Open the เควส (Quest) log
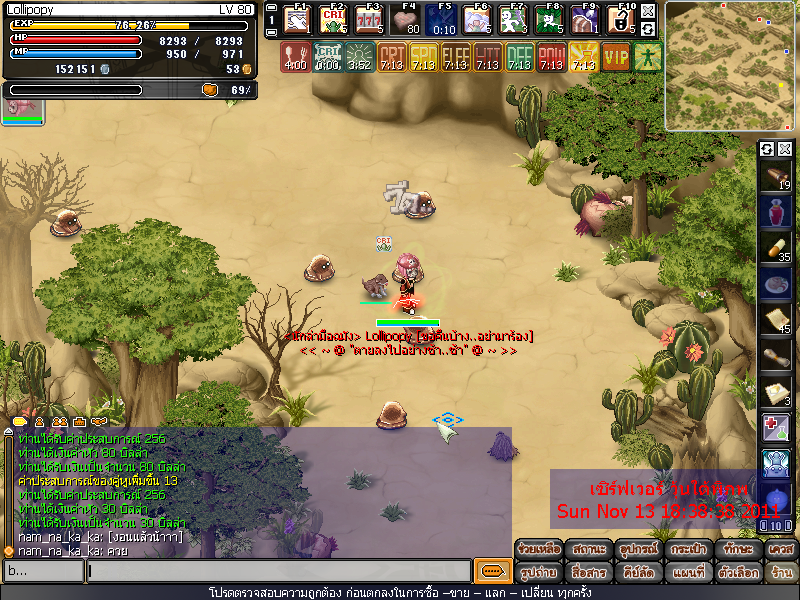 (x=779, y=550)
